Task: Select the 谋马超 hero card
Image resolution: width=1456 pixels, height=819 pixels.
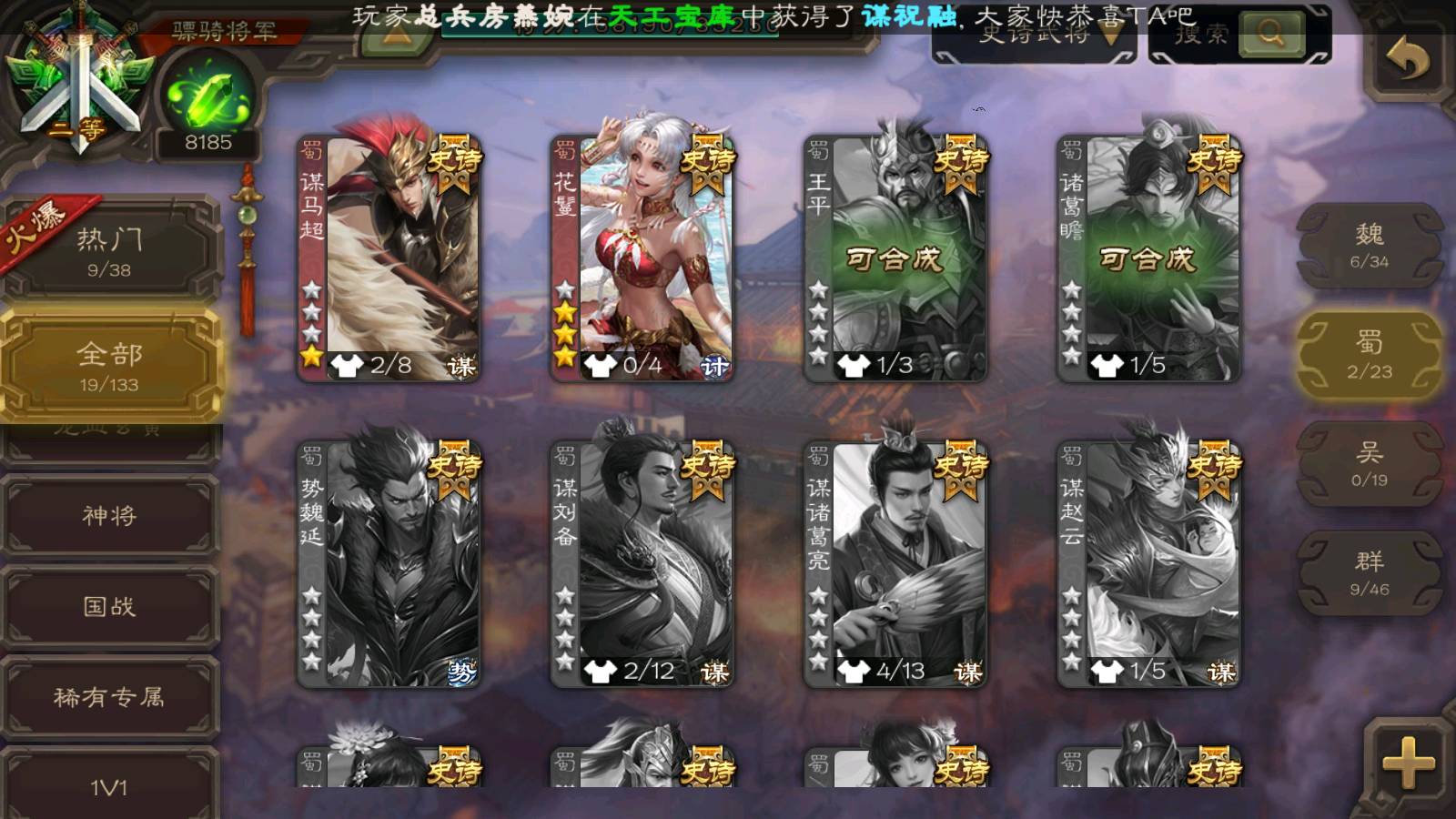Action: (x=389, y=258)
